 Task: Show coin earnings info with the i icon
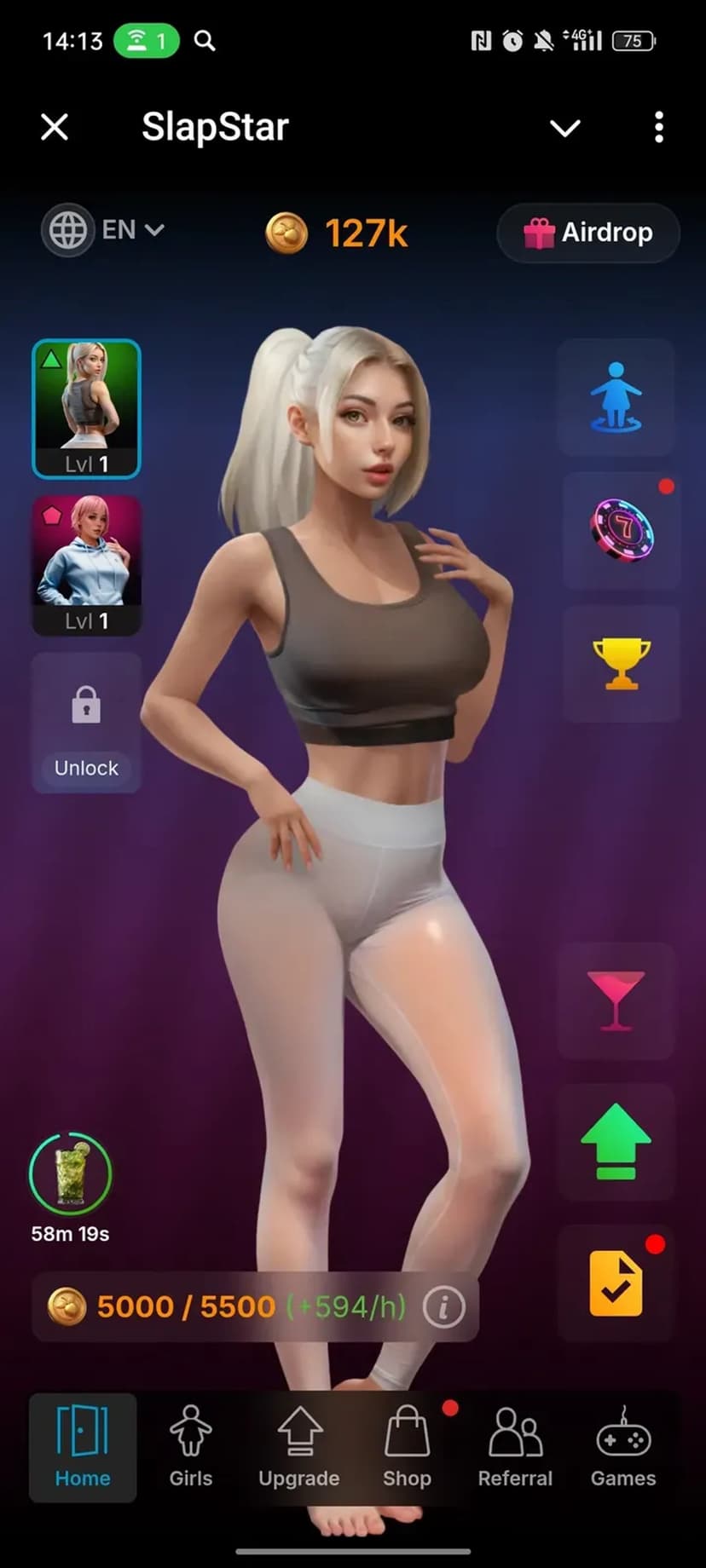pyautogui.click(x=443, y=1306)
